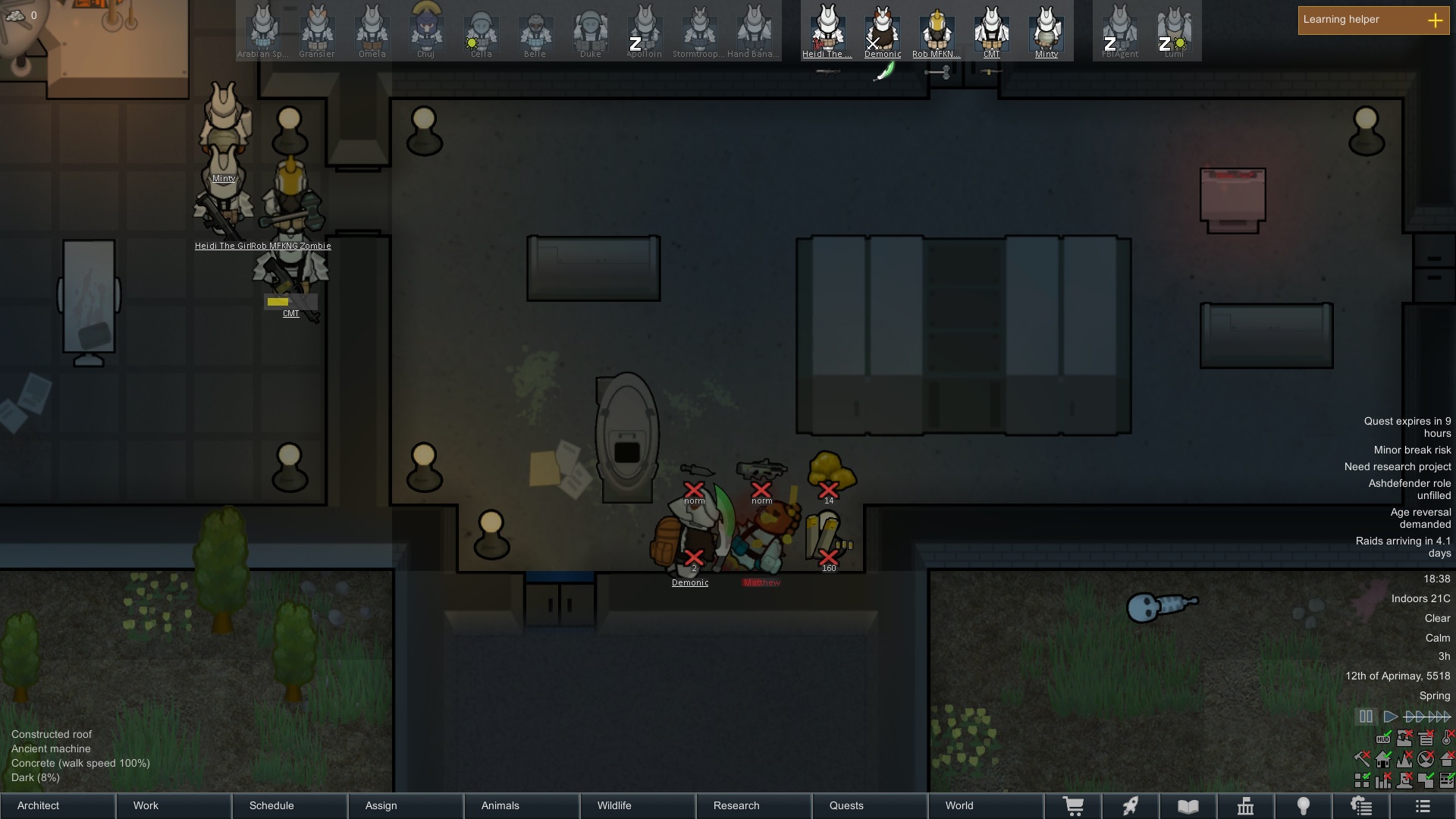Open the open-book icon tab
The height and width of the screenshot is (819, 1456).
click(x=1188, y=806)
